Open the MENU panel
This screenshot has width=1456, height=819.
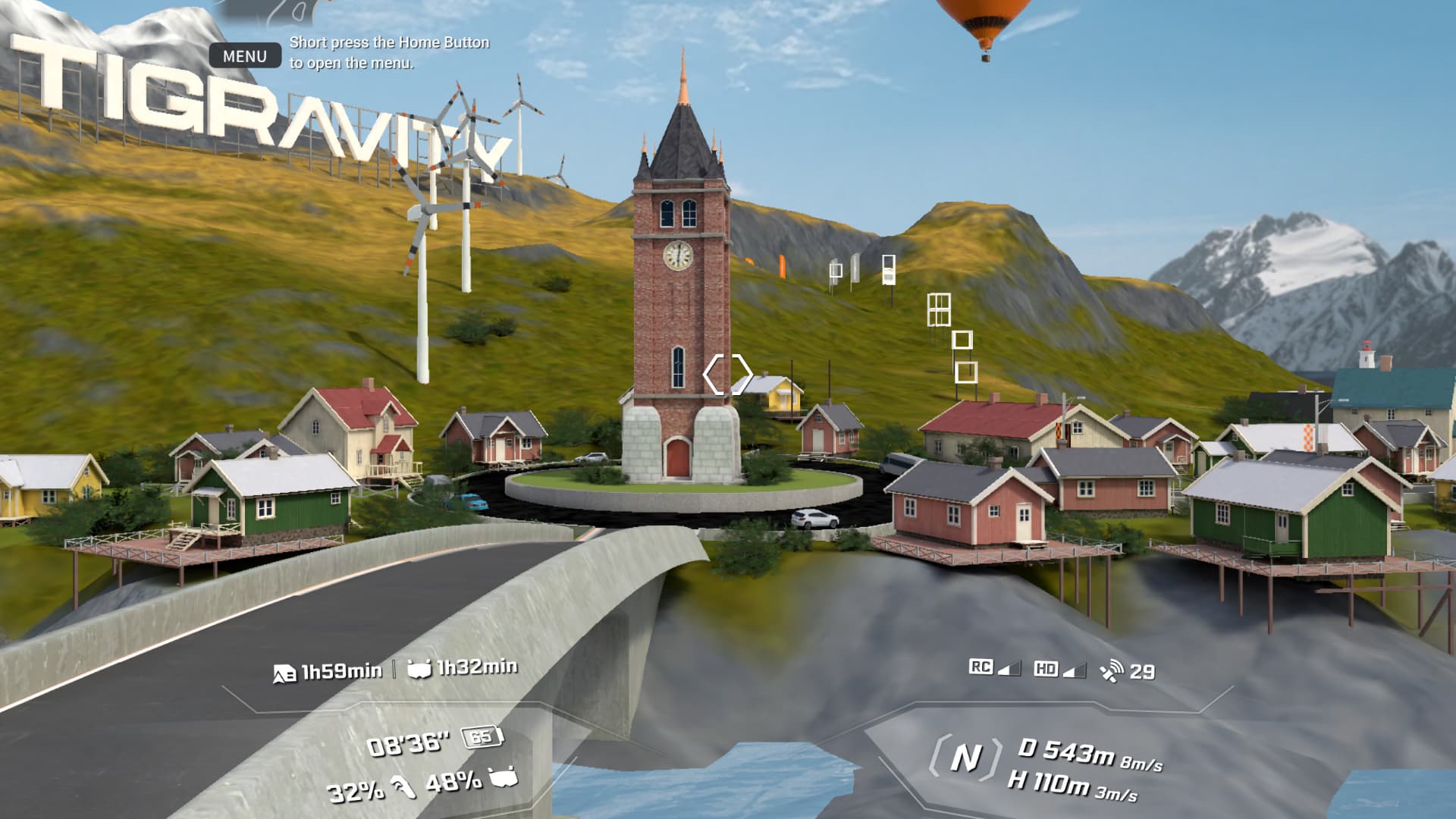[x=245, y=55]
